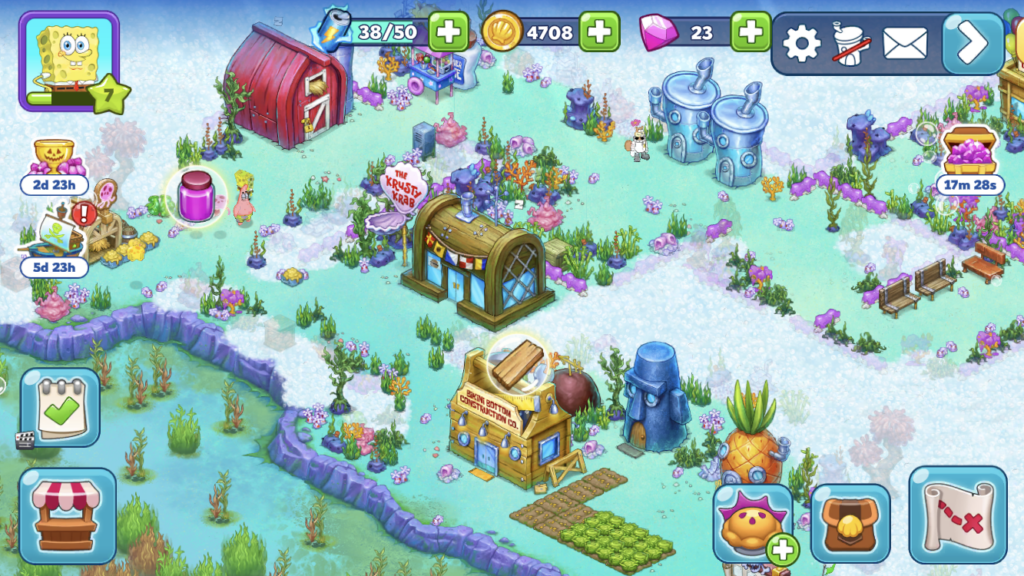The width and height of the screenshot is (1024, 576).
Task: Open the trophy event with 2d 23h timer
Action: point(54,158)
